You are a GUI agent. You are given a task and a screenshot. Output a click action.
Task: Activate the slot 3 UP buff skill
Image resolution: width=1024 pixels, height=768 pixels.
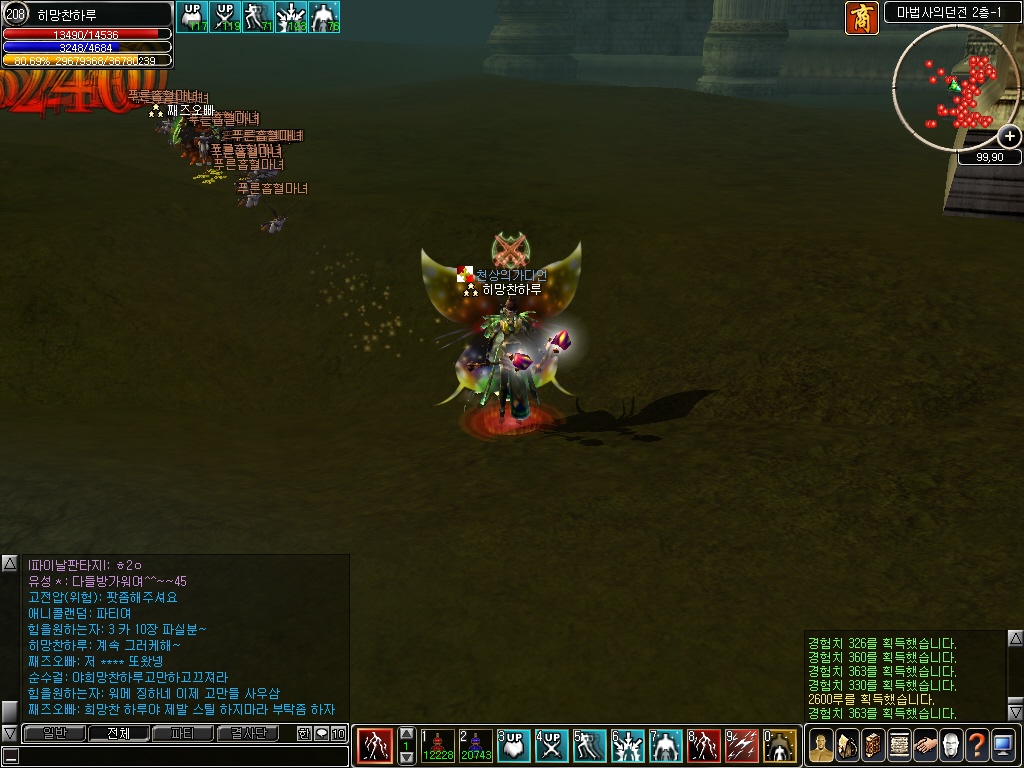pyautogui.click(x=514, y=746)
